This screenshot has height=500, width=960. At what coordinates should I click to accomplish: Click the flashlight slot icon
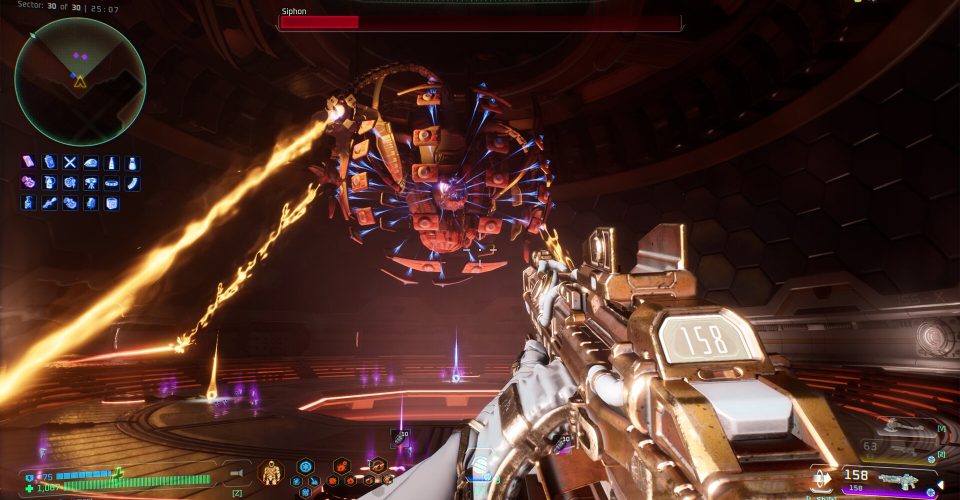click(x=238, y=473)
